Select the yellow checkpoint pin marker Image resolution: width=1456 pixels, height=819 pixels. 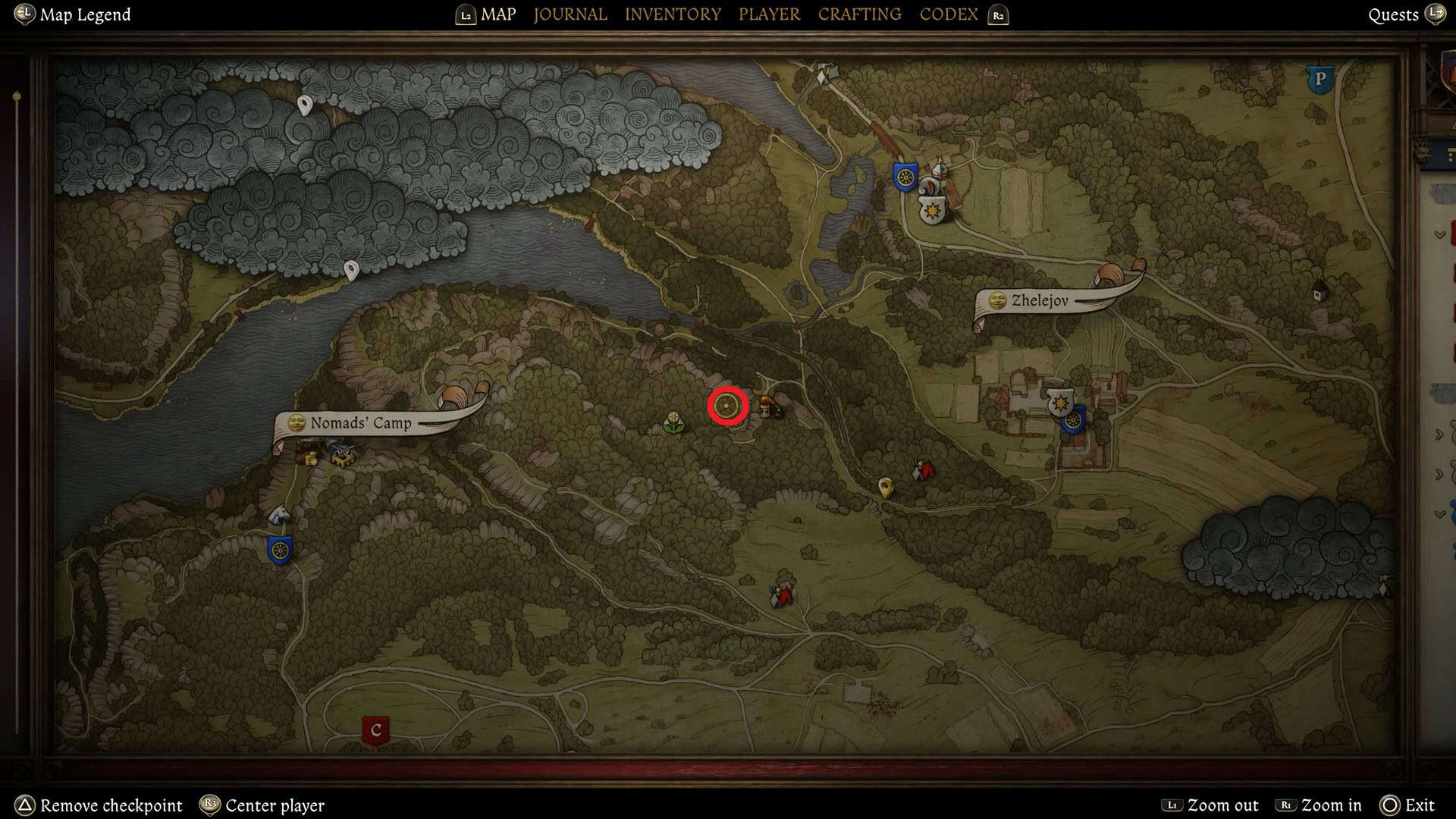tap(884, 486)
